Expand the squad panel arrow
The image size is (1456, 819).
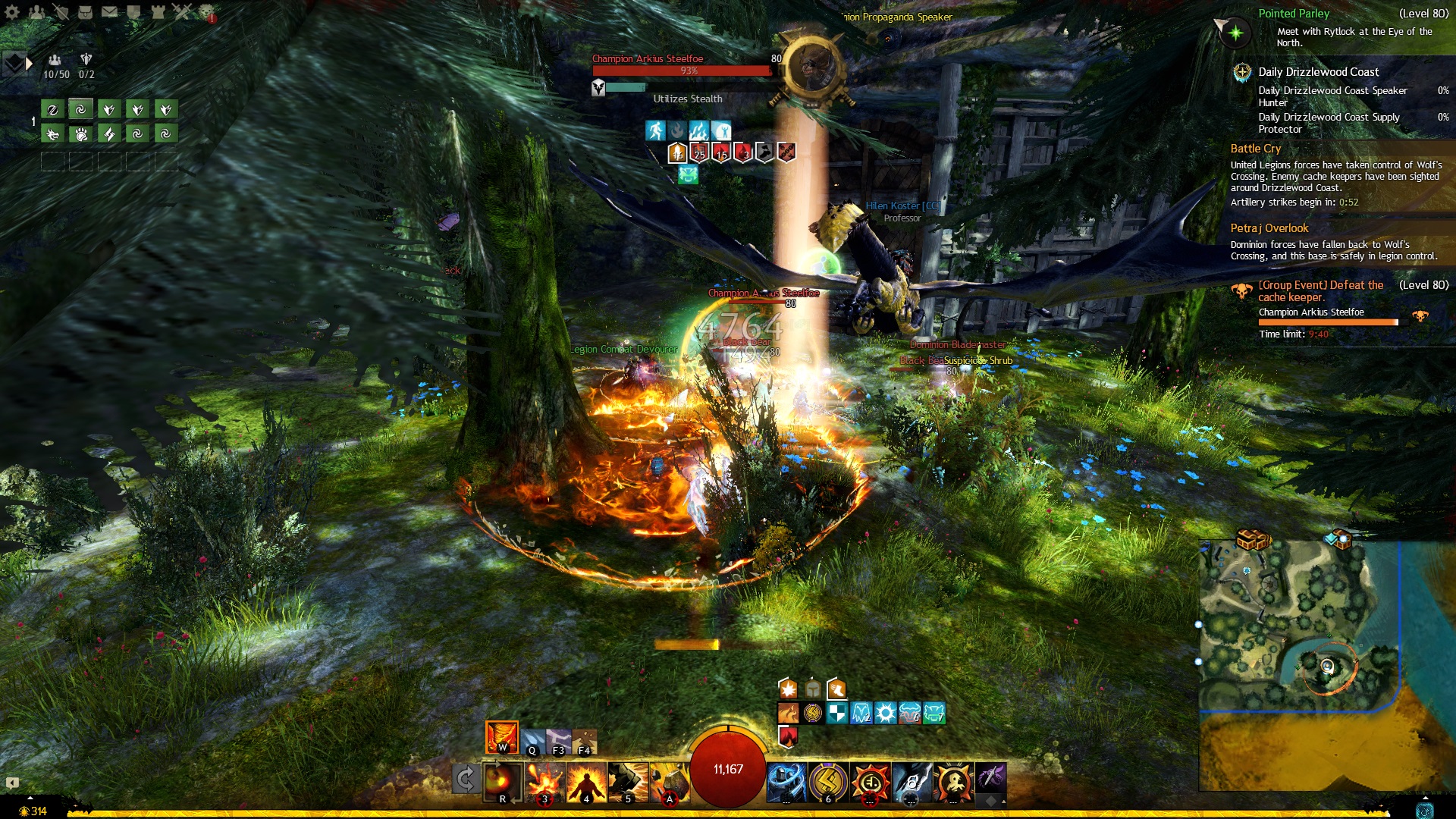(x=29, y=64)
